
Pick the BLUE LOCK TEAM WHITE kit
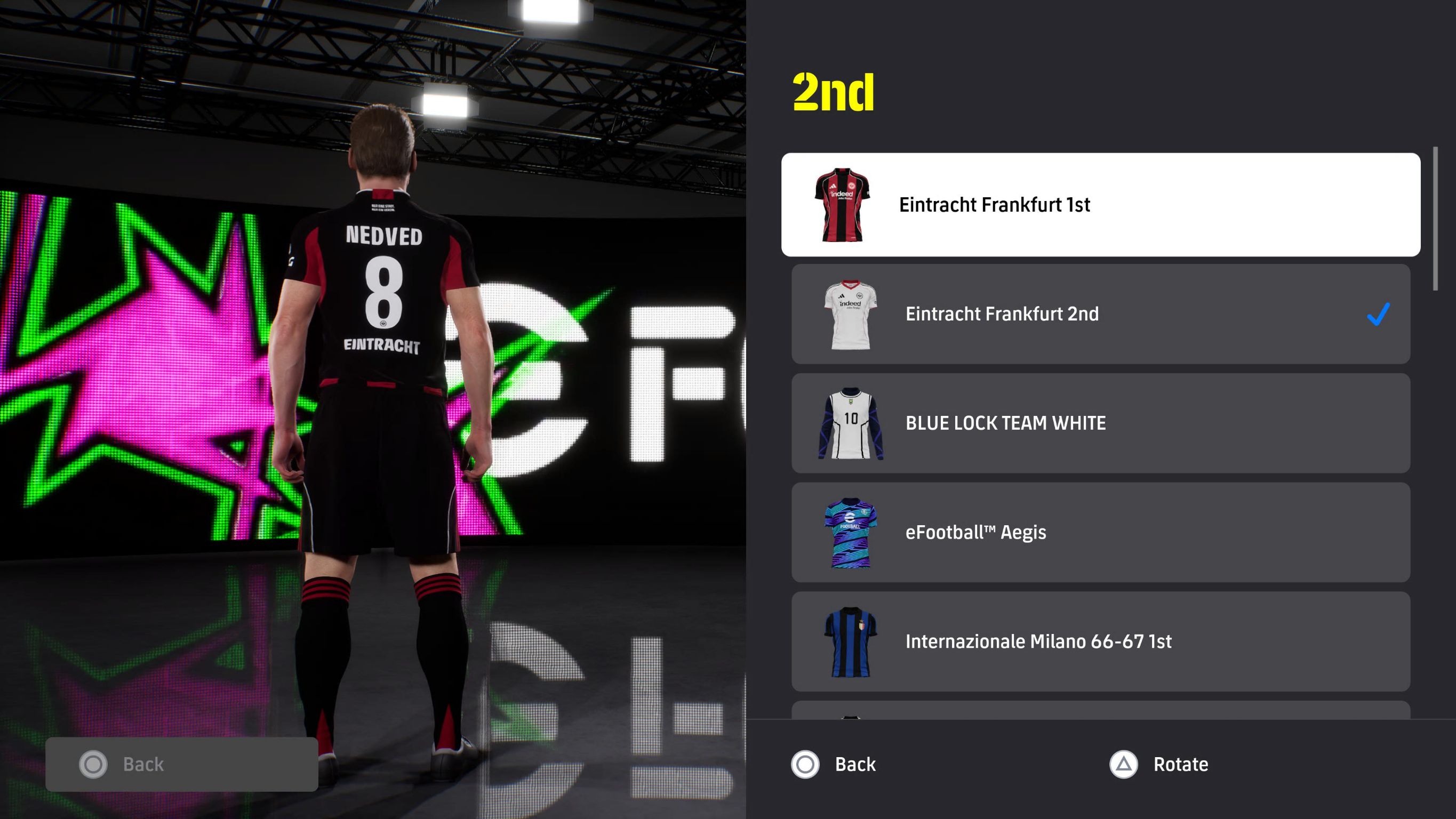(x=1100, y=423)
